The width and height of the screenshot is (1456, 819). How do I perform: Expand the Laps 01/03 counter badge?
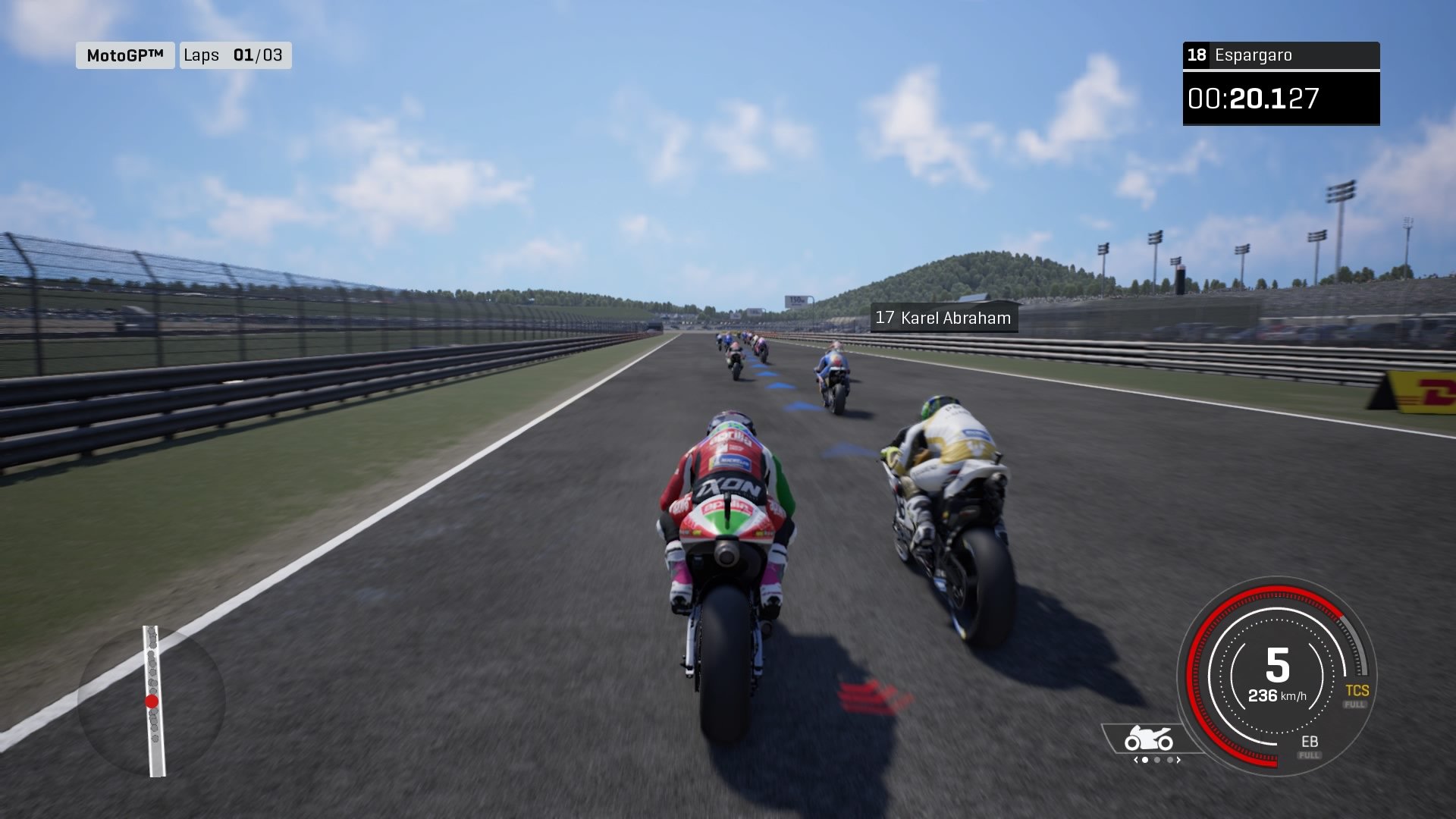pyautogui.click(x=236, y=55)
